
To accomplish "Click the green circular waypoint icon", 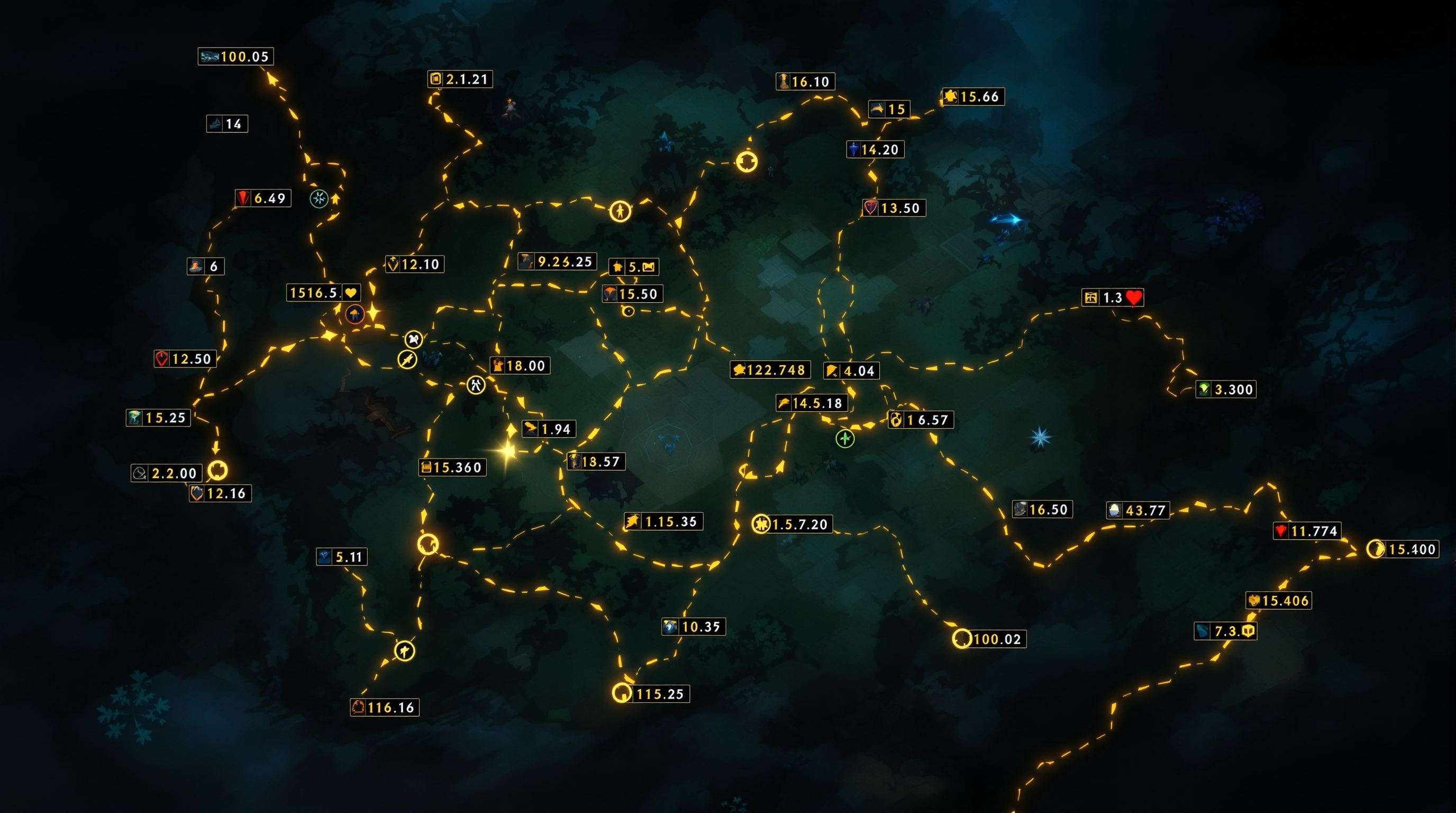I will [x=845, y=438].
